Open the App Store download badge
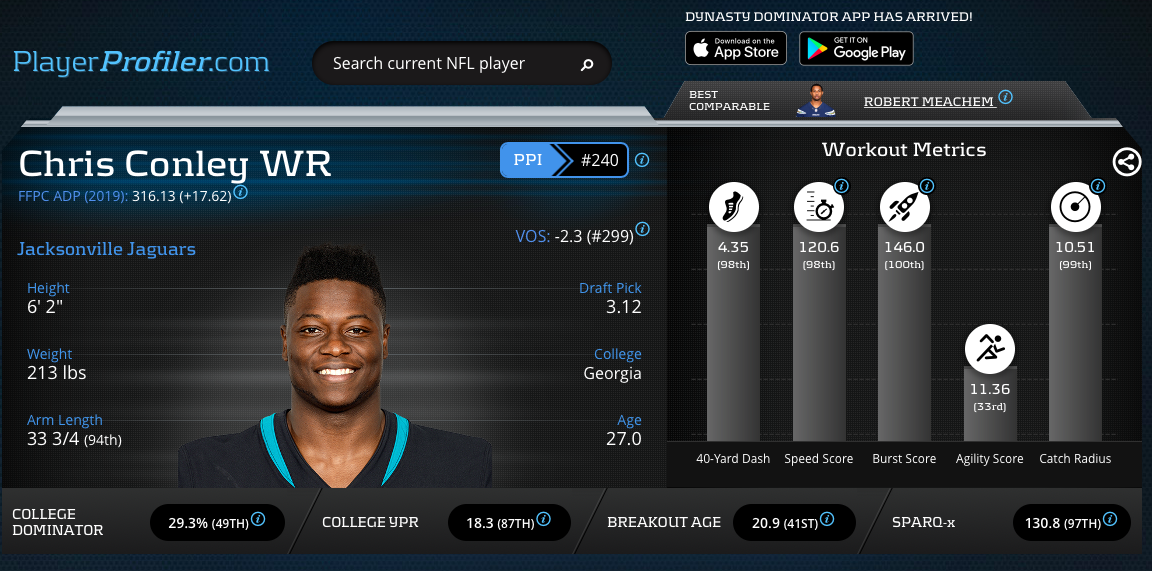Screen dimensions: 1152x571 tap(736, 48)
